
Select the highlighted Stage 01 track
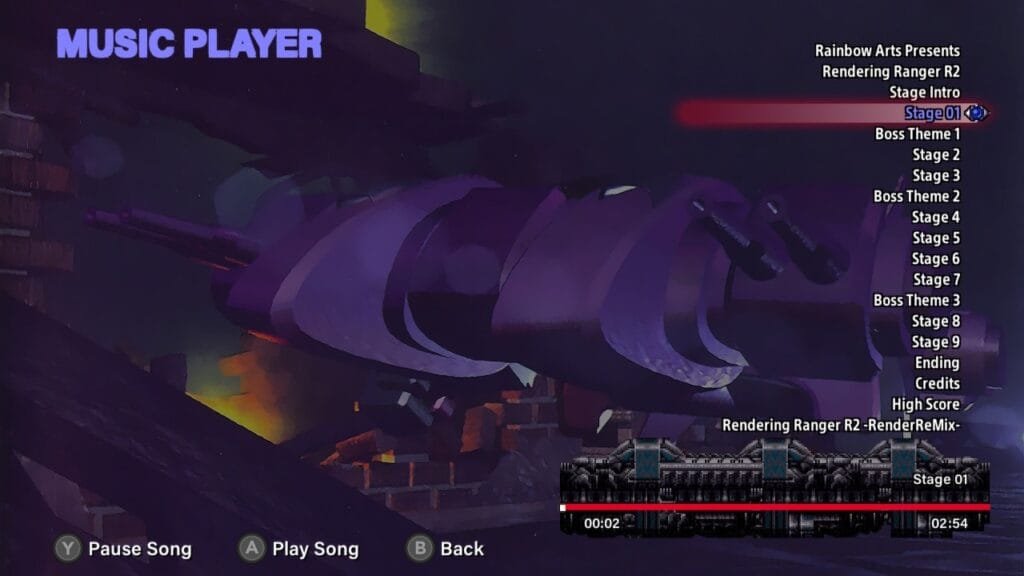click(x=931, y=114)
